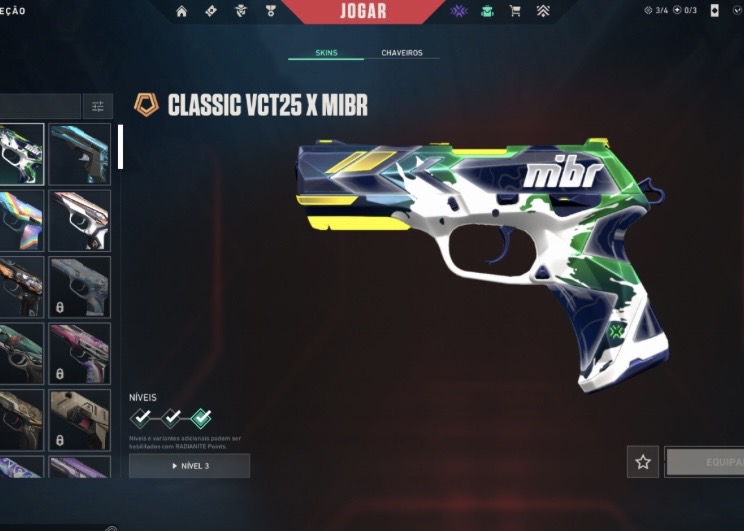744x531 pixels.
Task: Open the battle pass ticket icon
Action: pos(210,11)
